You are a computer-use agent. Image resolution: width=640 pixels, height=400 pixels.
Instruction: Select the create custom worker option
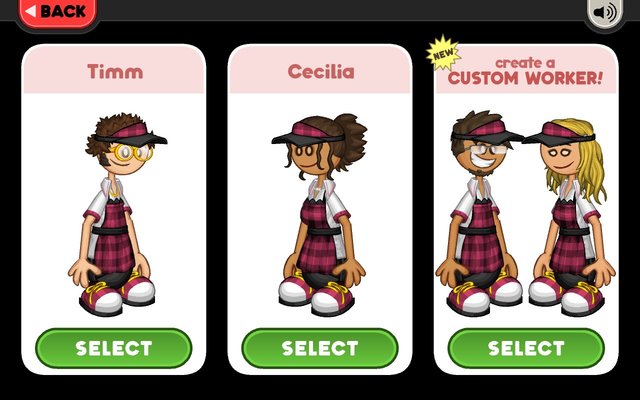click(x=526, y=348)
